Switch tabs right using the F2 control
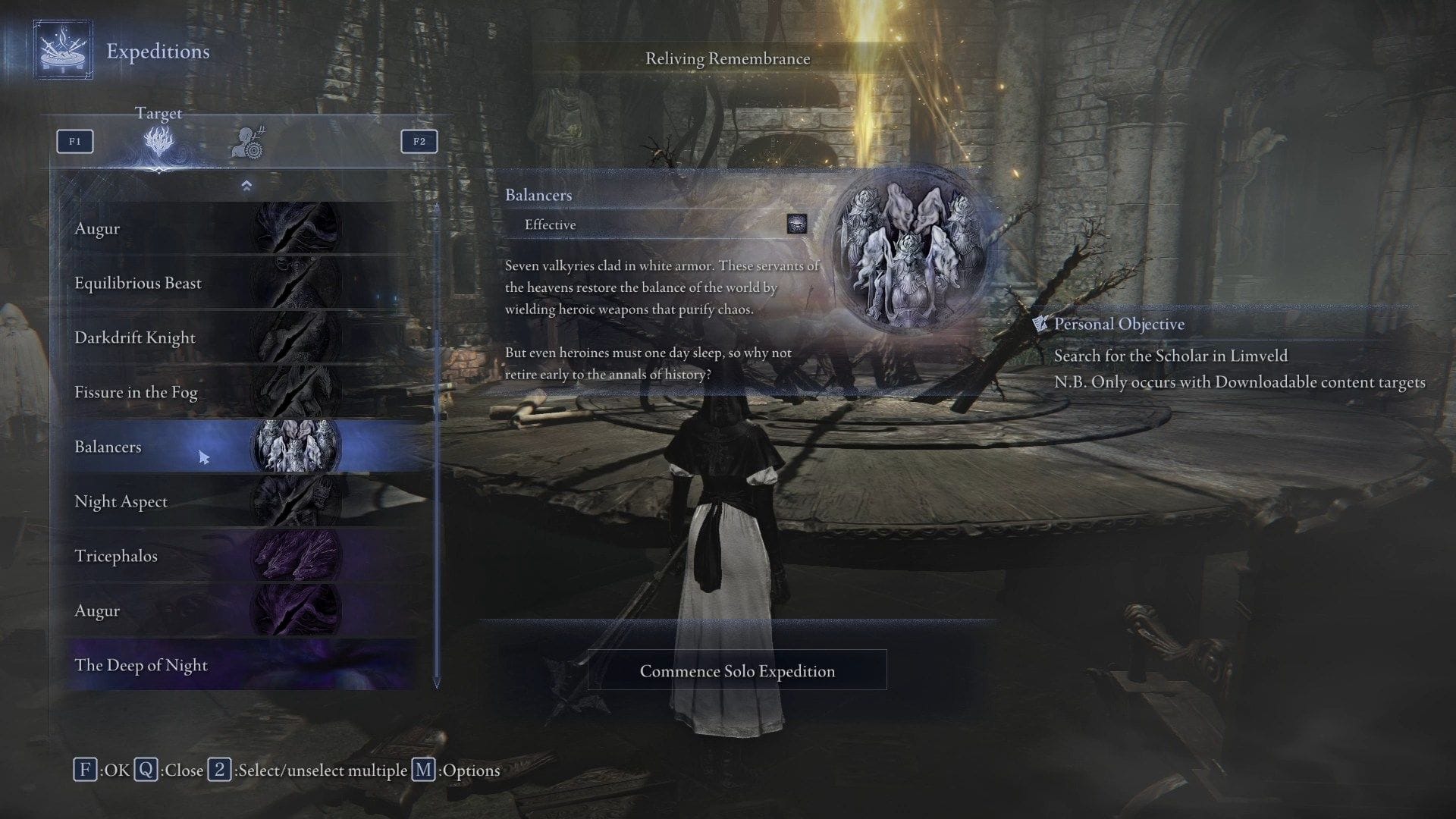This screenshot has height=819, width=1456. tap(419, 141)
